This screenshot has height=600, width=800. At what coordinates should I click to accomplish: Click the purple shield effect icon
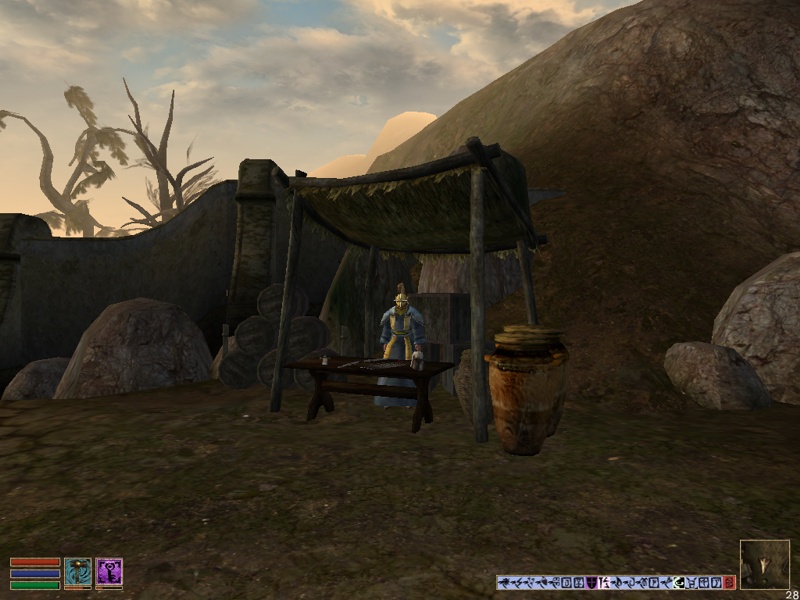591,582
